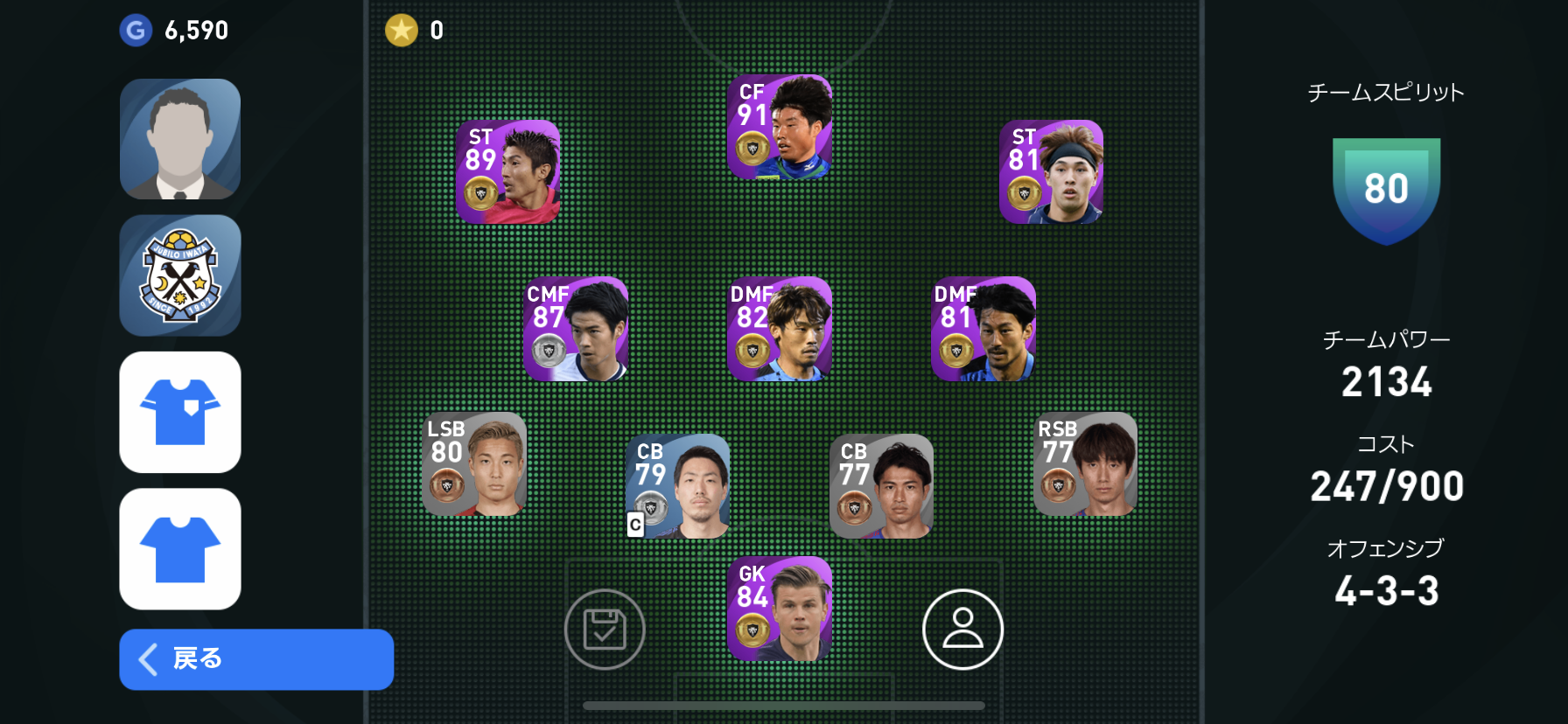Pick the ST 89 striker card
The width and height of the screenshot is (1568, 724).
(507, 172)
